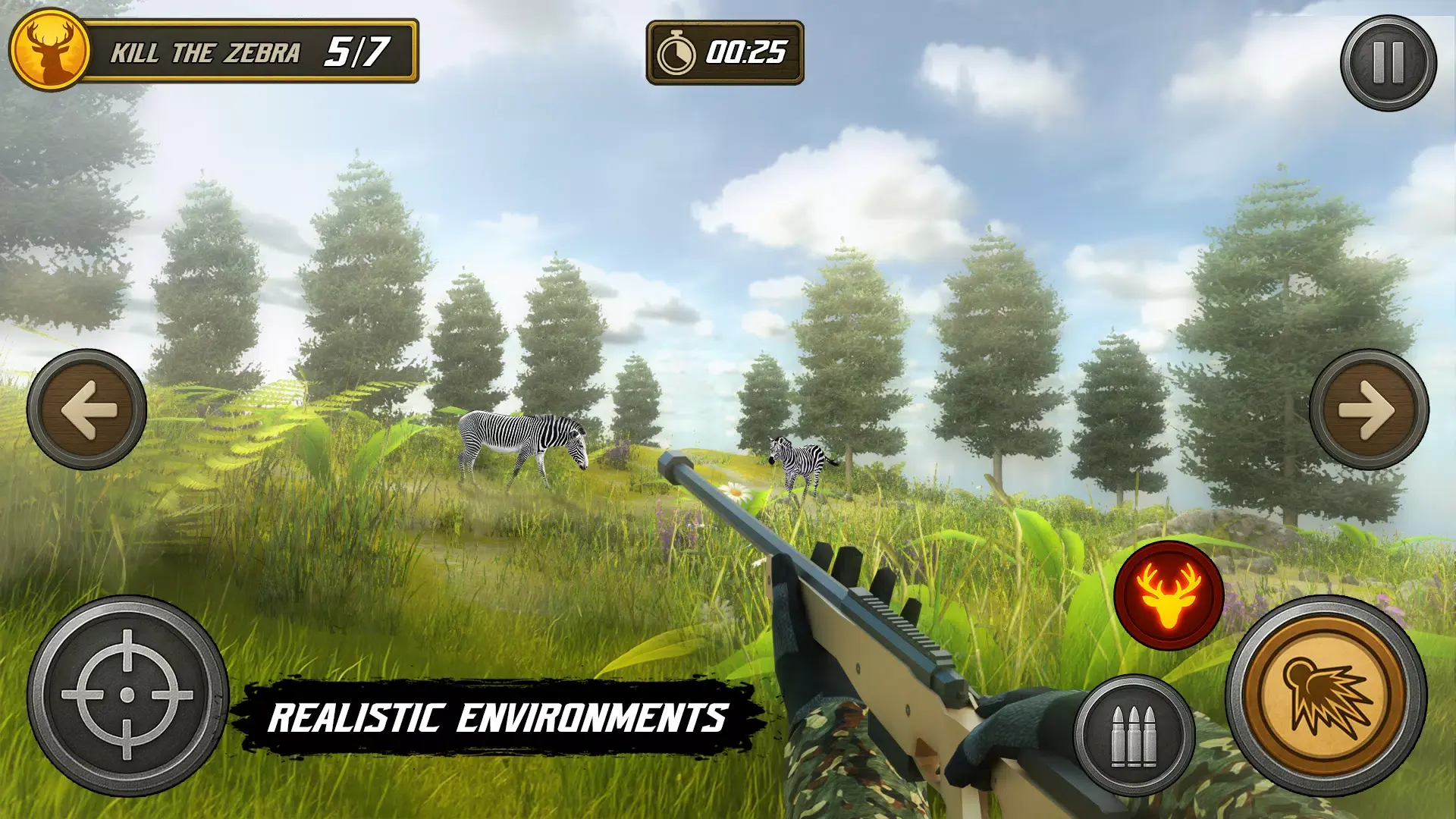1456x819 pixels.
Task: Reload using the three bullets button
Action: pyautogui.click(x=1134, y=735)
